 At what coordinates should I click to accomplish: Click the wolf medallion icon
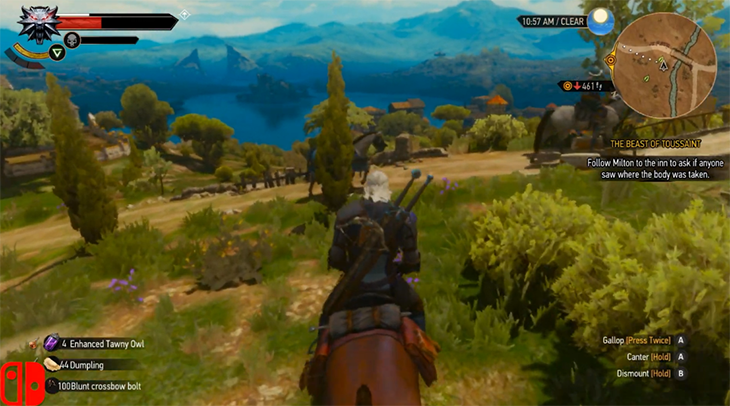38,26
